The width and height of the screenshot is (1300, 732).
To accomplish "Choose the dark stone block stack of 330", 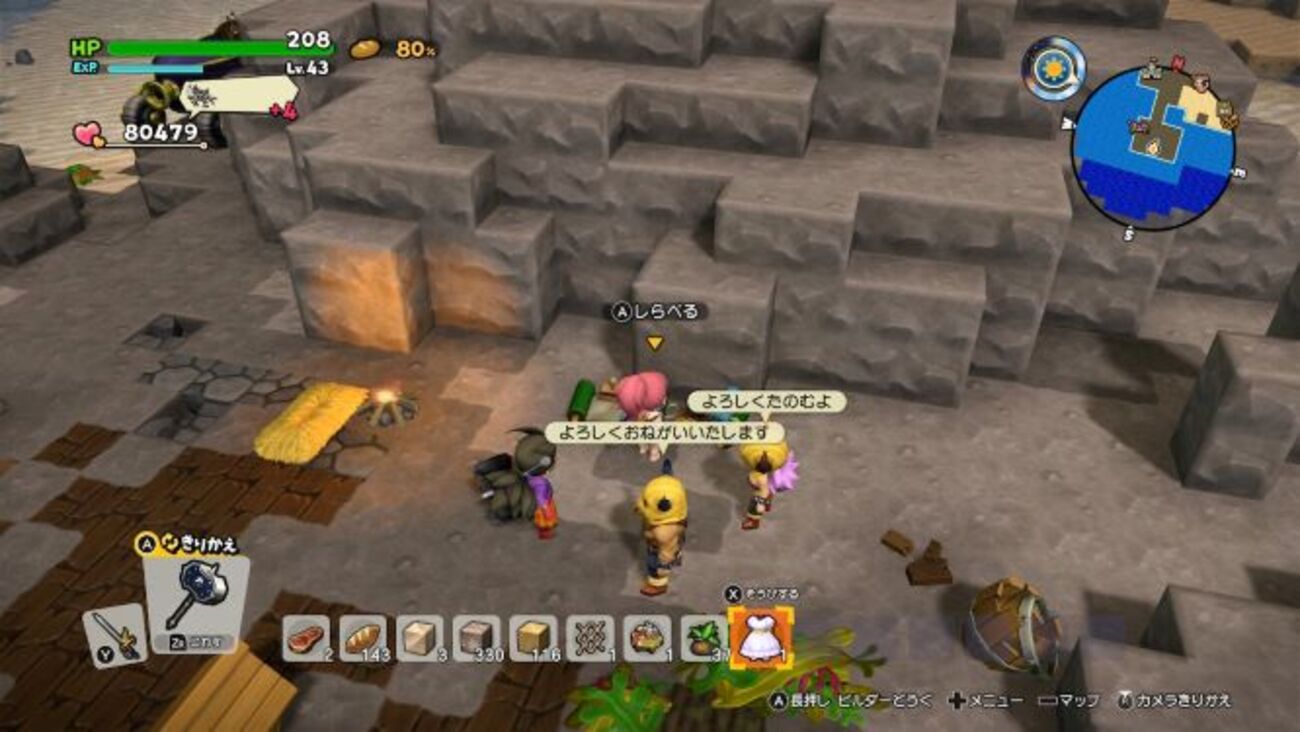I will click(x=476, y=638).
